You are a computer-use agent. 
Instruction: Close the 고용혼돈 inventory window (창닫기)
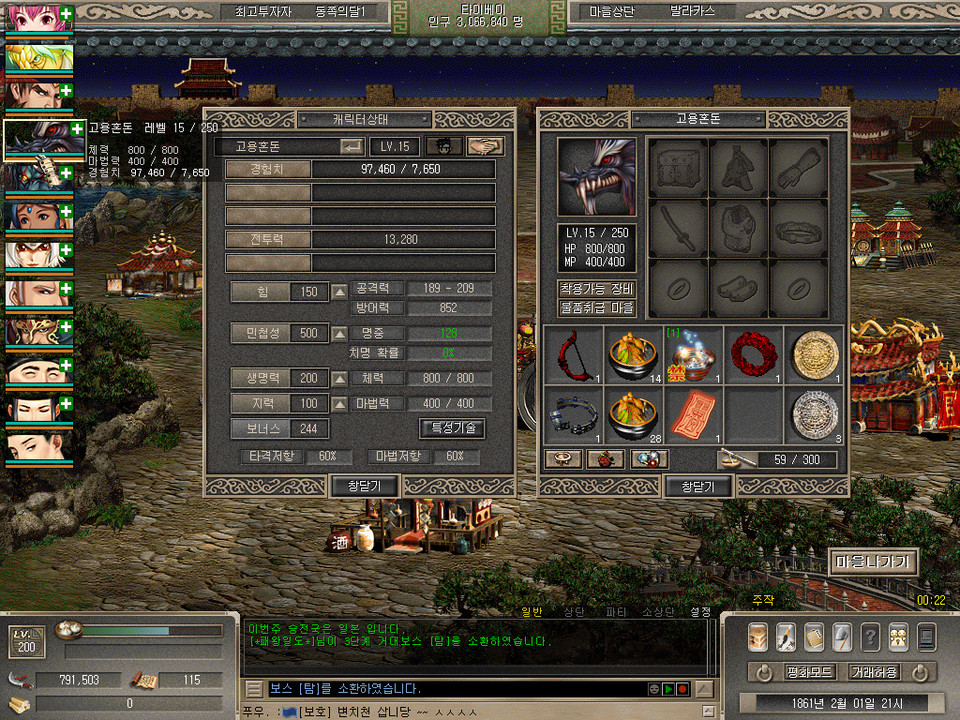[698, 486]
